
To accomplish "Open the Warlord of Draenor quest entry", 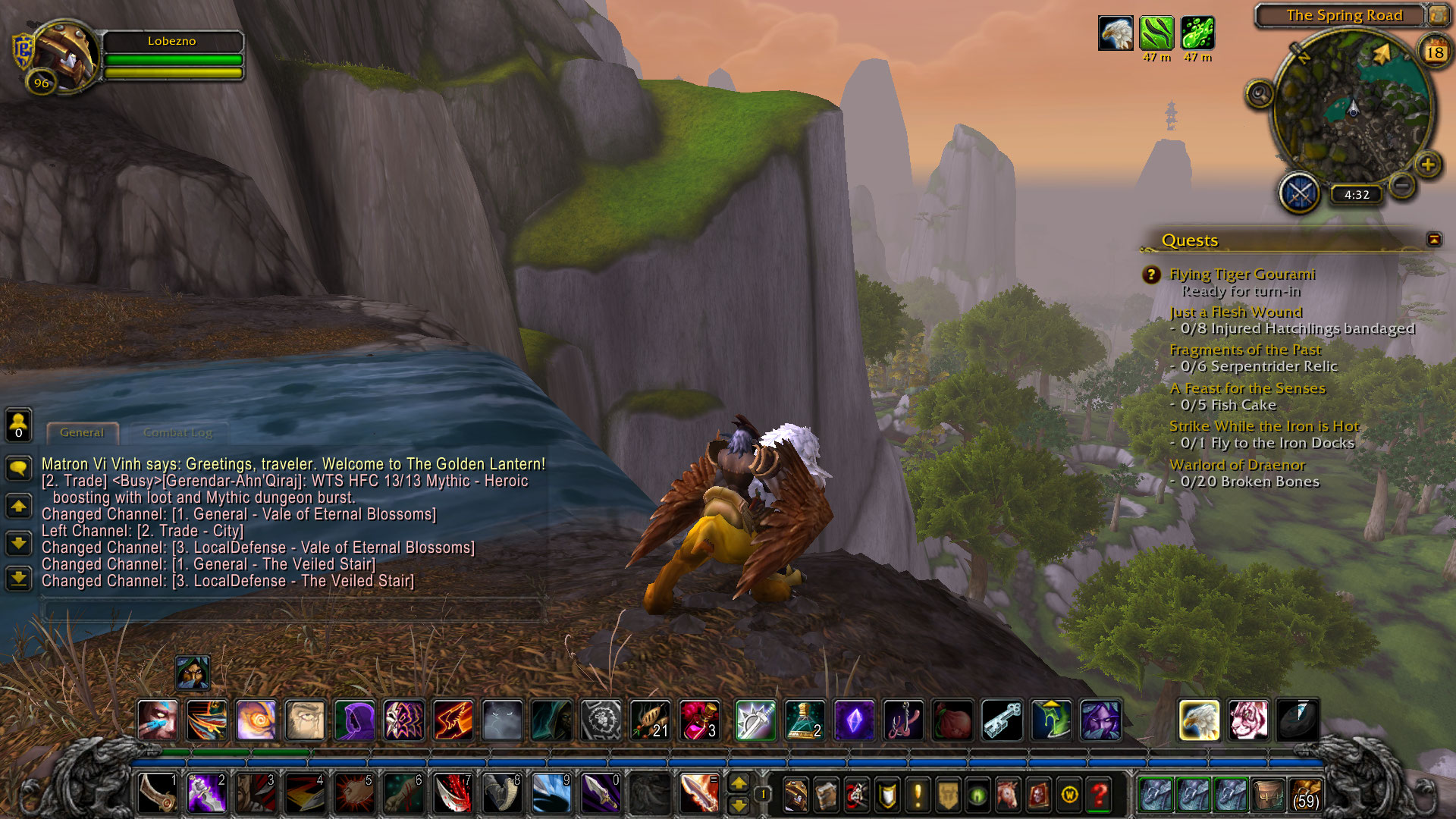I will tap(1236, 465).
